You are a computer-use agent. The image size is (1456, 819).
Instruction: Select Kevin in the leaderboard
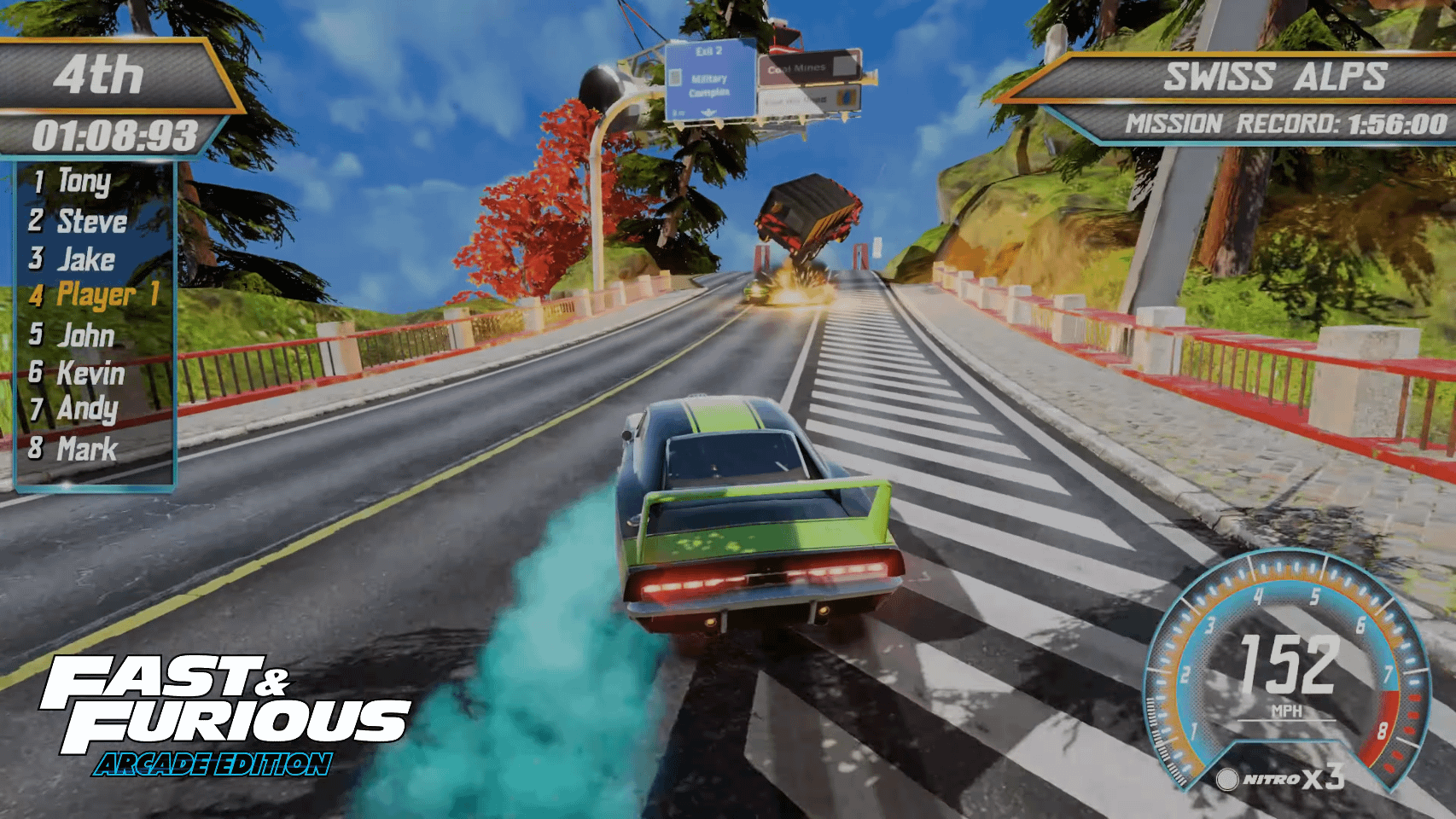tap(90, 373)
